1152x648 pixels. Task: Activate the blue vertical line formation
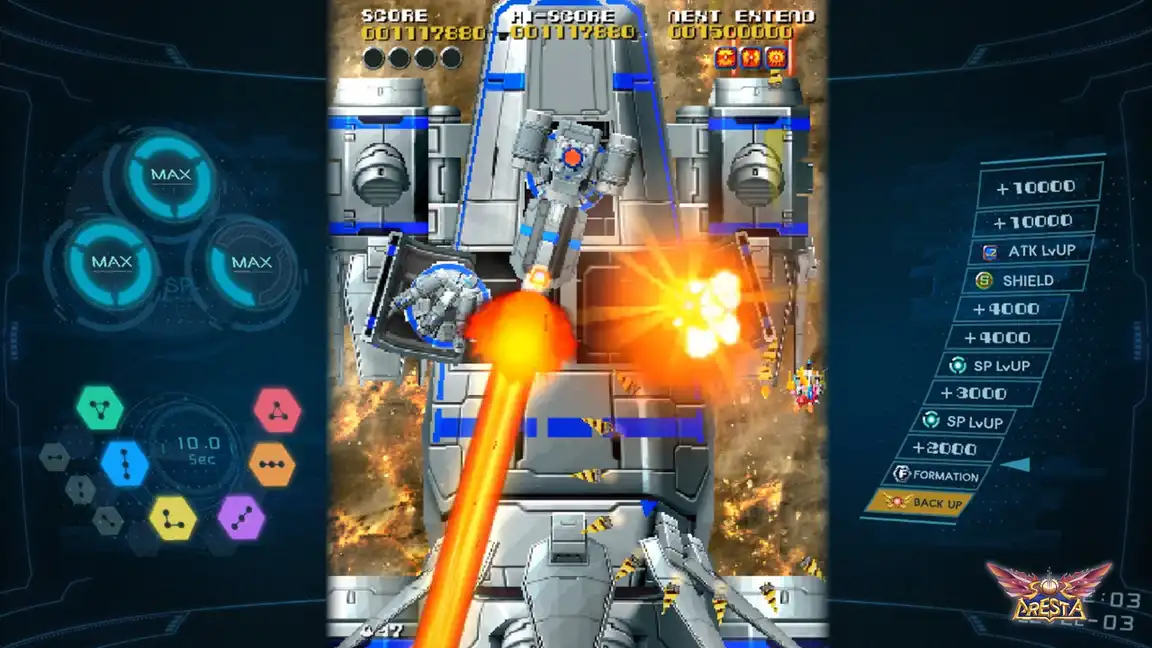click(x=125, y=463)
